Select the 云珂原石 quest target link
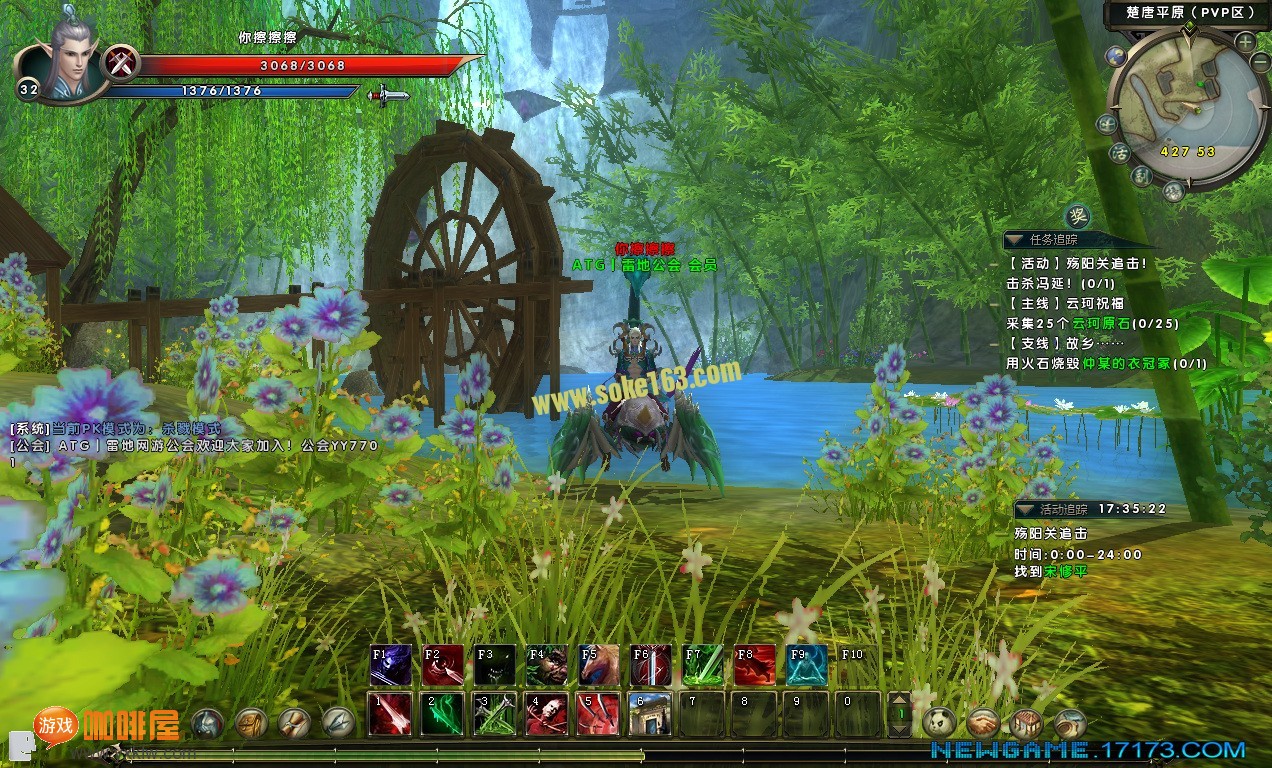This screenshot has height=768, width=1272. (1098, 324)
